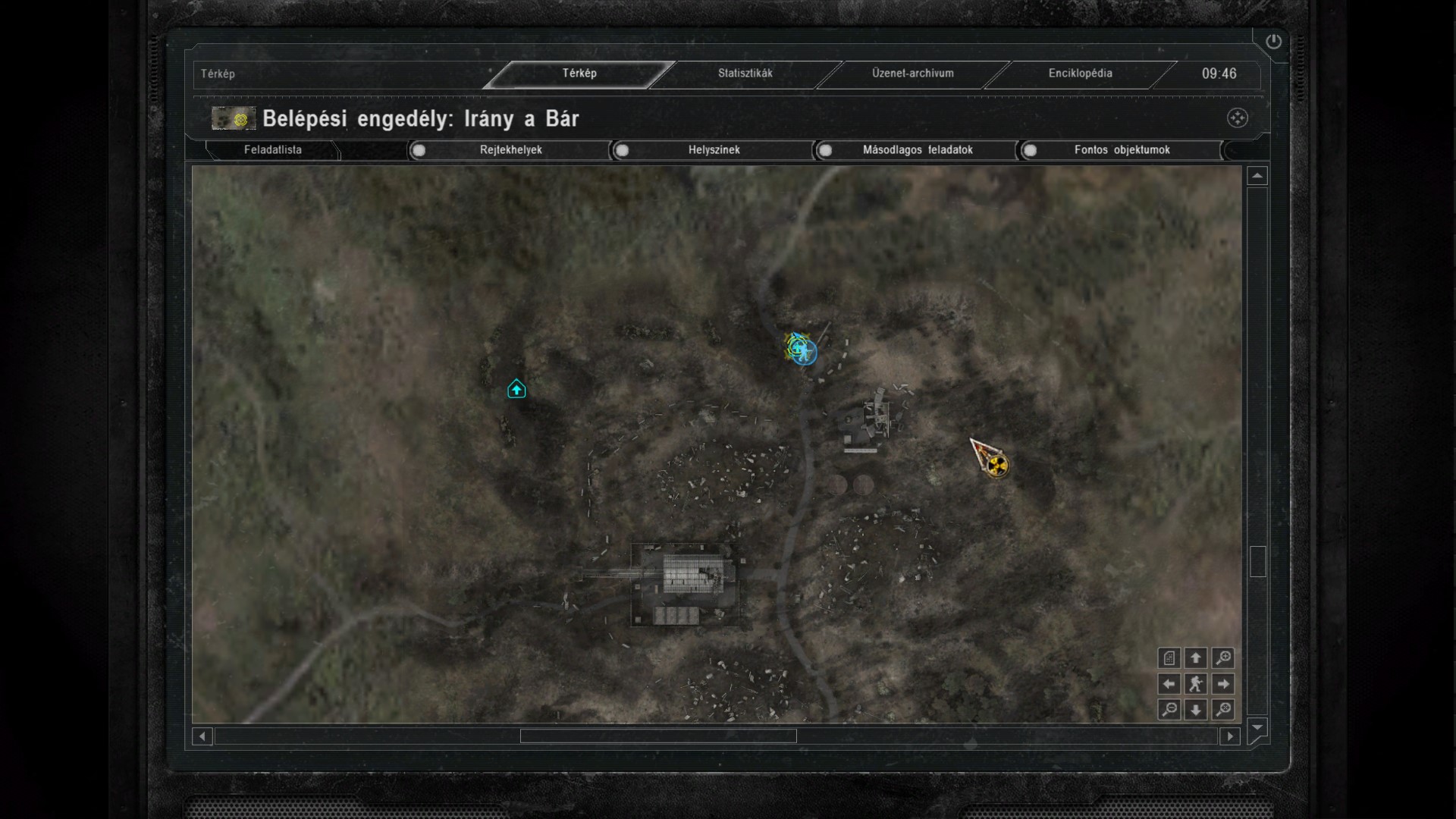This screenshot has height=819, width=1456.
Task: Click the power button to close PDA
Action: pos(1273,42)
